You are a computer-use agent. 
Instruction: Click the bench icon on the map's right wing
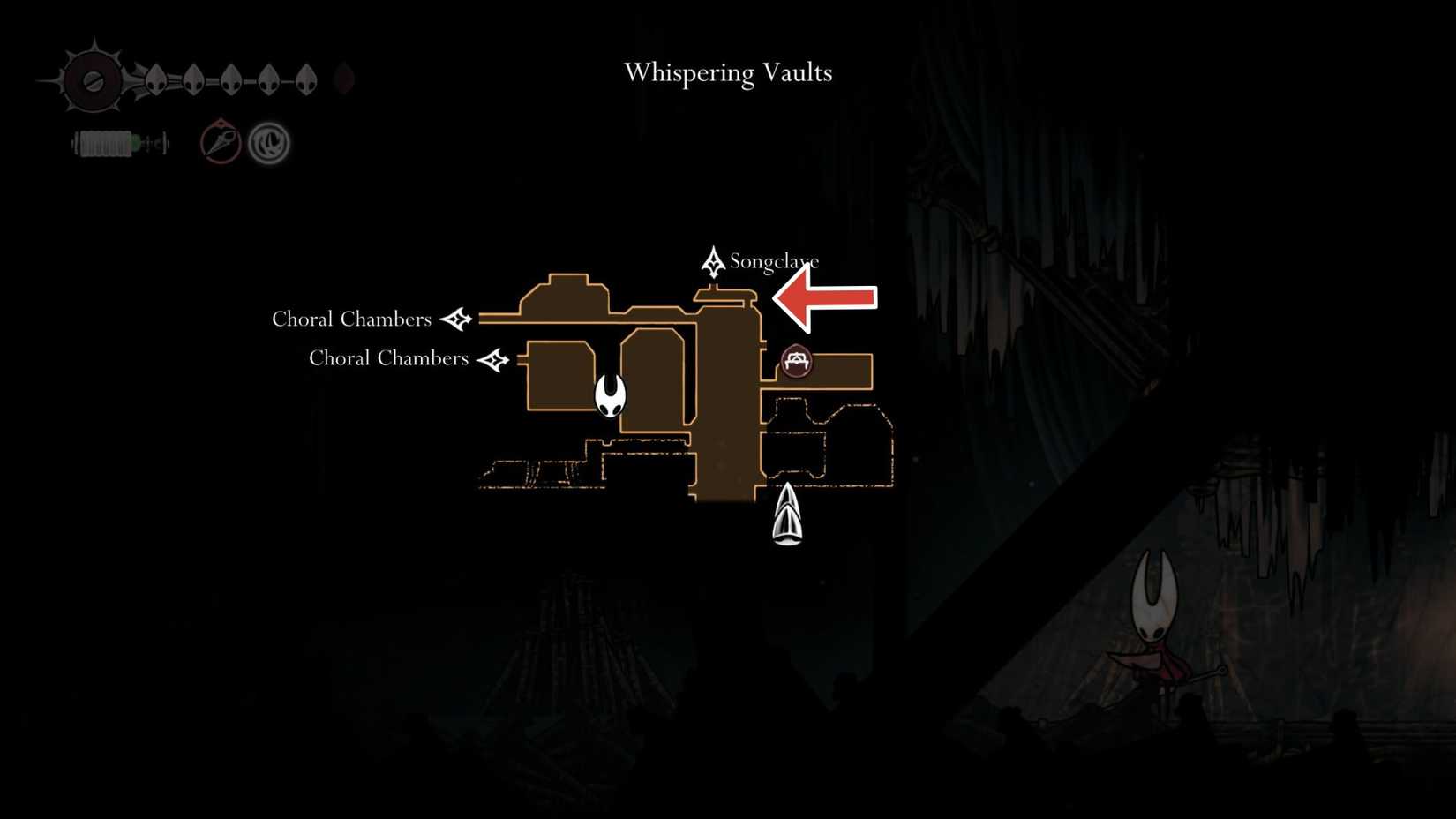point(795,360)
